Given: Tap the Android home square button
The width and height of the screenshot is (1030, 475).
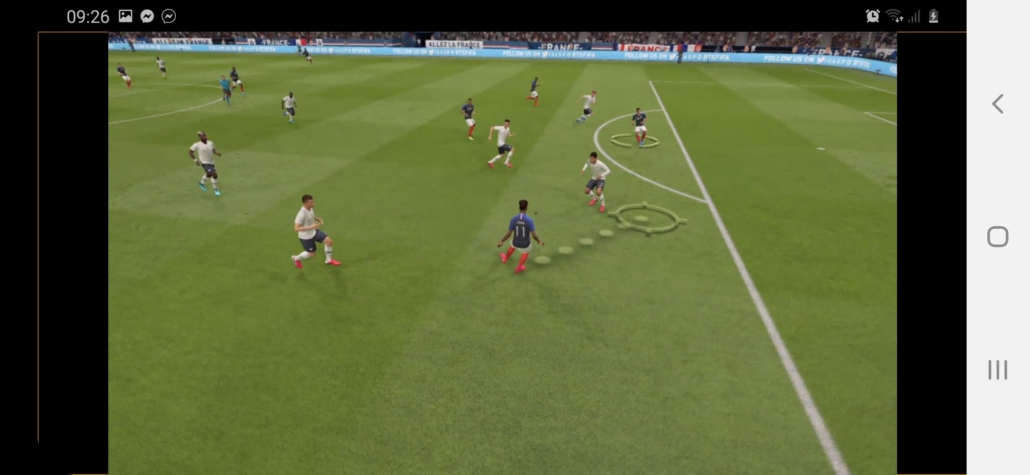Looking at the screenshot, I should pos(997,236).
